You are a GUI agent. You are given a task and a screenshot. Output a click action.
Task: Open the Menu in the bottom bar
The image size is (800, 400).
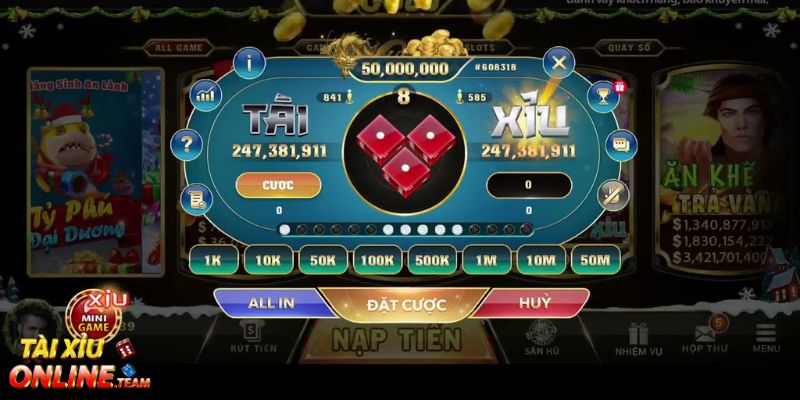click(x=766, y=340)
